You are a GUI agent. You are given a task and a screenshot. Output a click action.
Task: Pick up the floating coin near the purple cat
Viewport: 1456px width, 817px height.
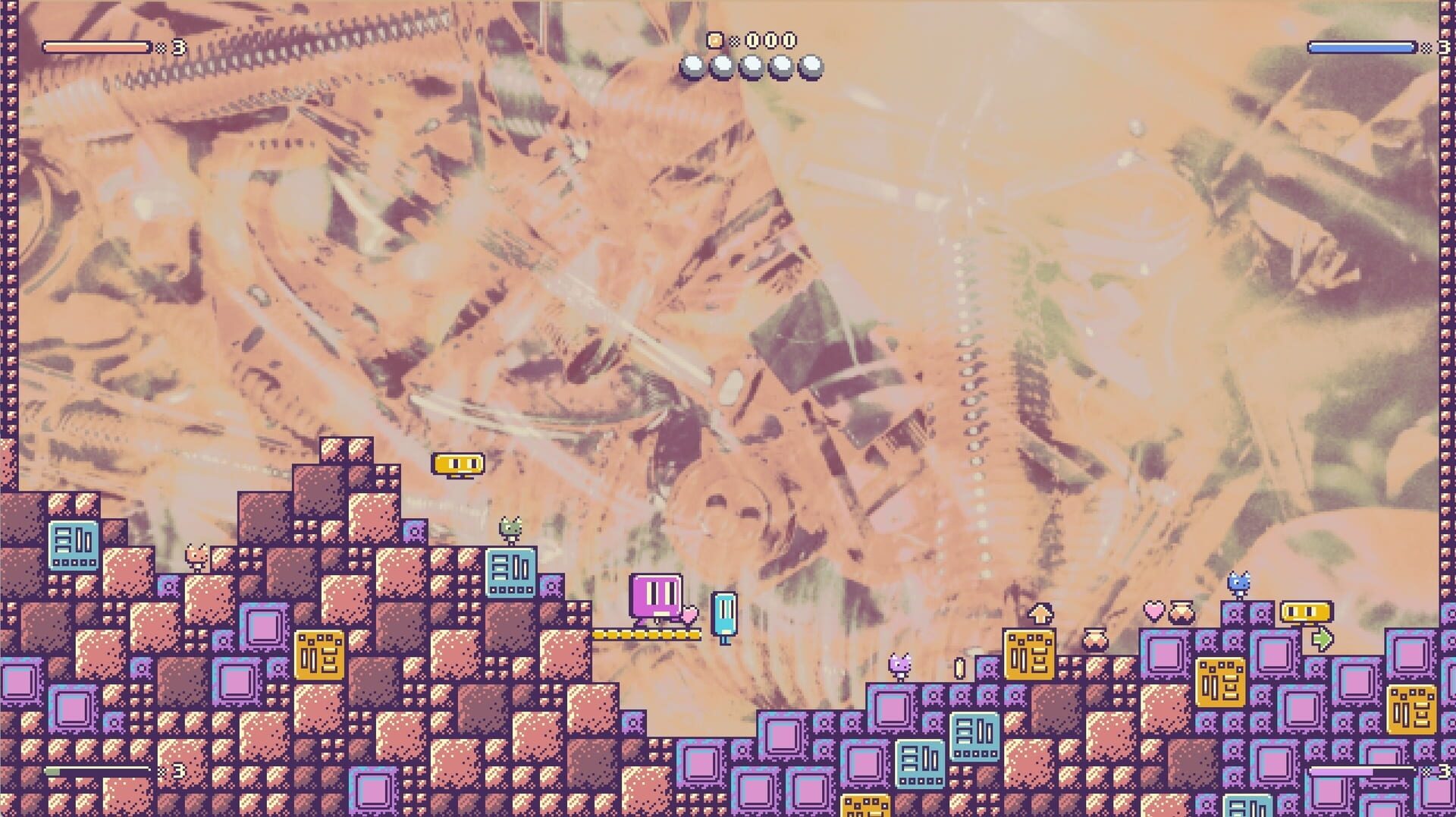959,666
